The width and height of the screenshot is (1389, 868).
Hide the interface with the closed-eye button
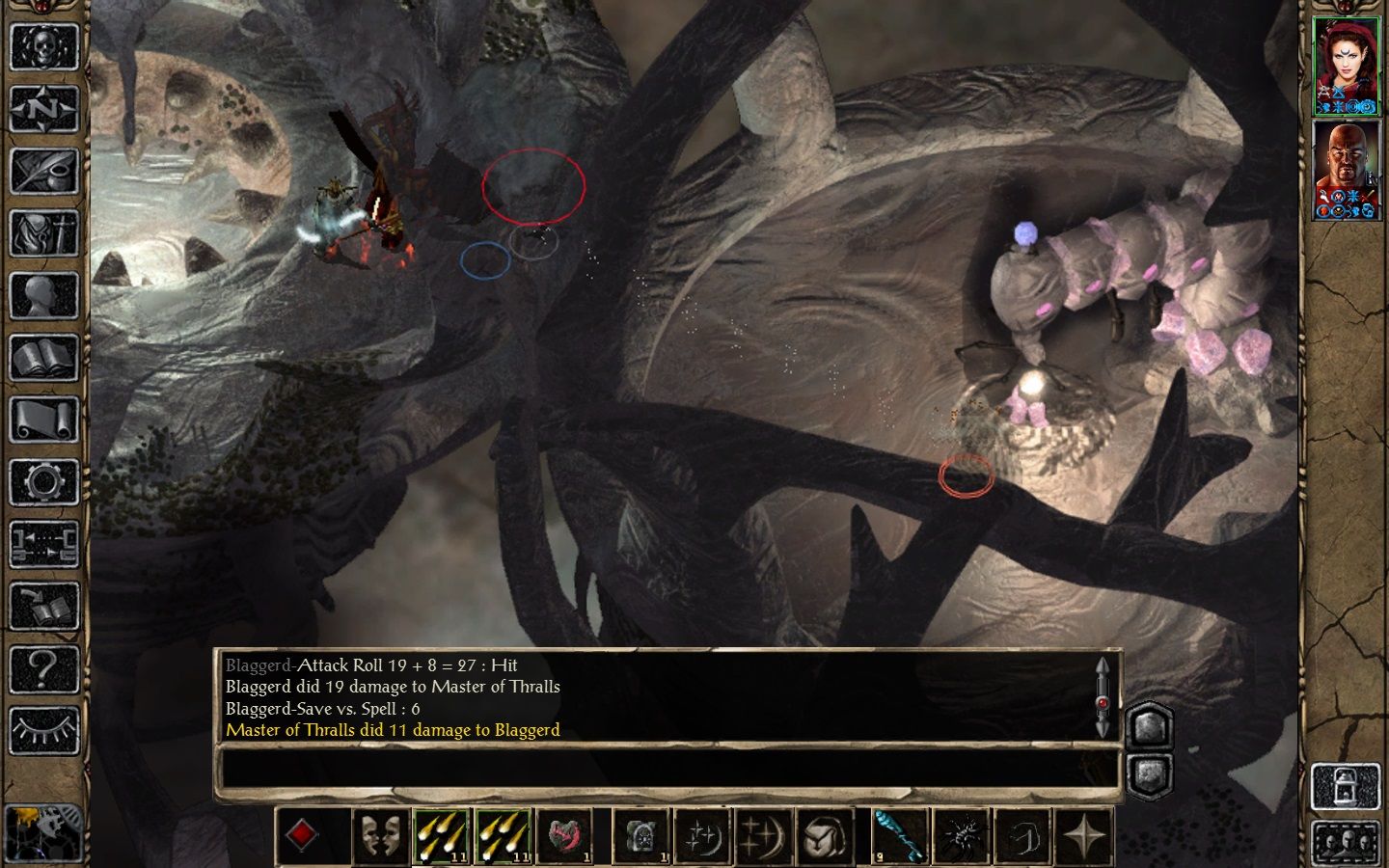click(43, 730)
